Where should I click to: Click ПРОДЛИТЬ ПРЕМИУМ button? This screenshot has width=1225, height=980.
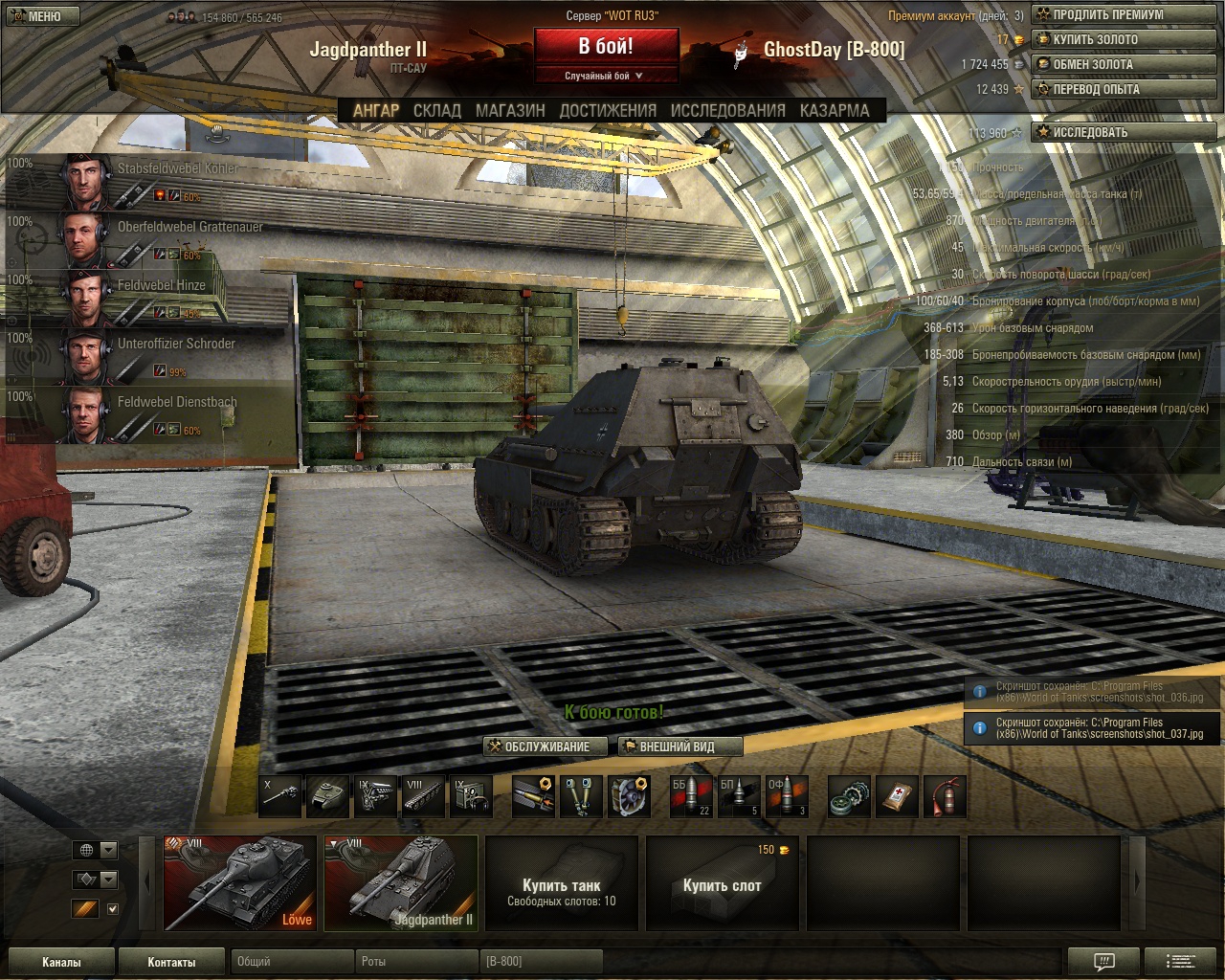pos(1124,15)
